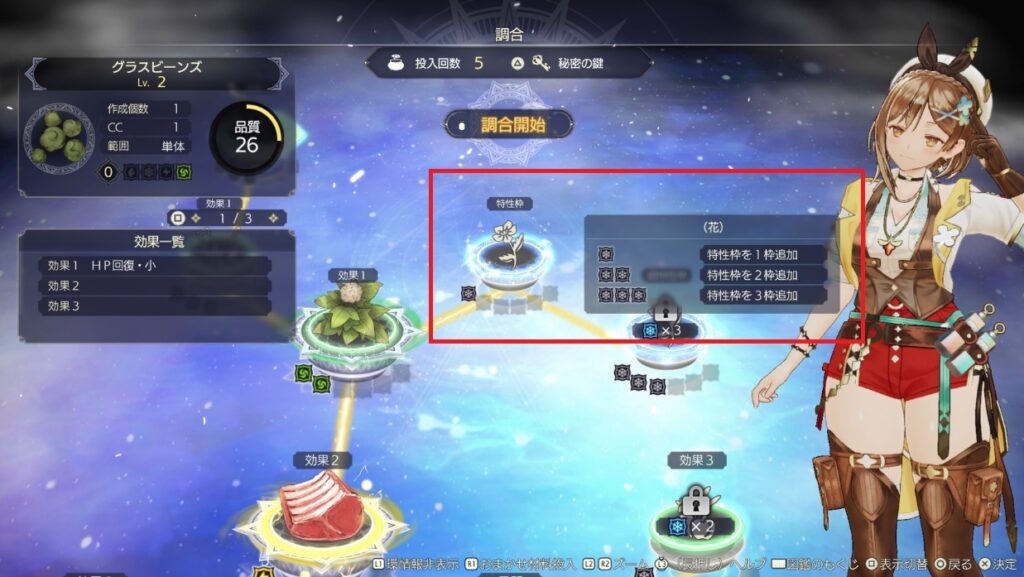
Task: Choose the green plant 効果1 node
Action: pyautogui.click(x=351, y=319)
